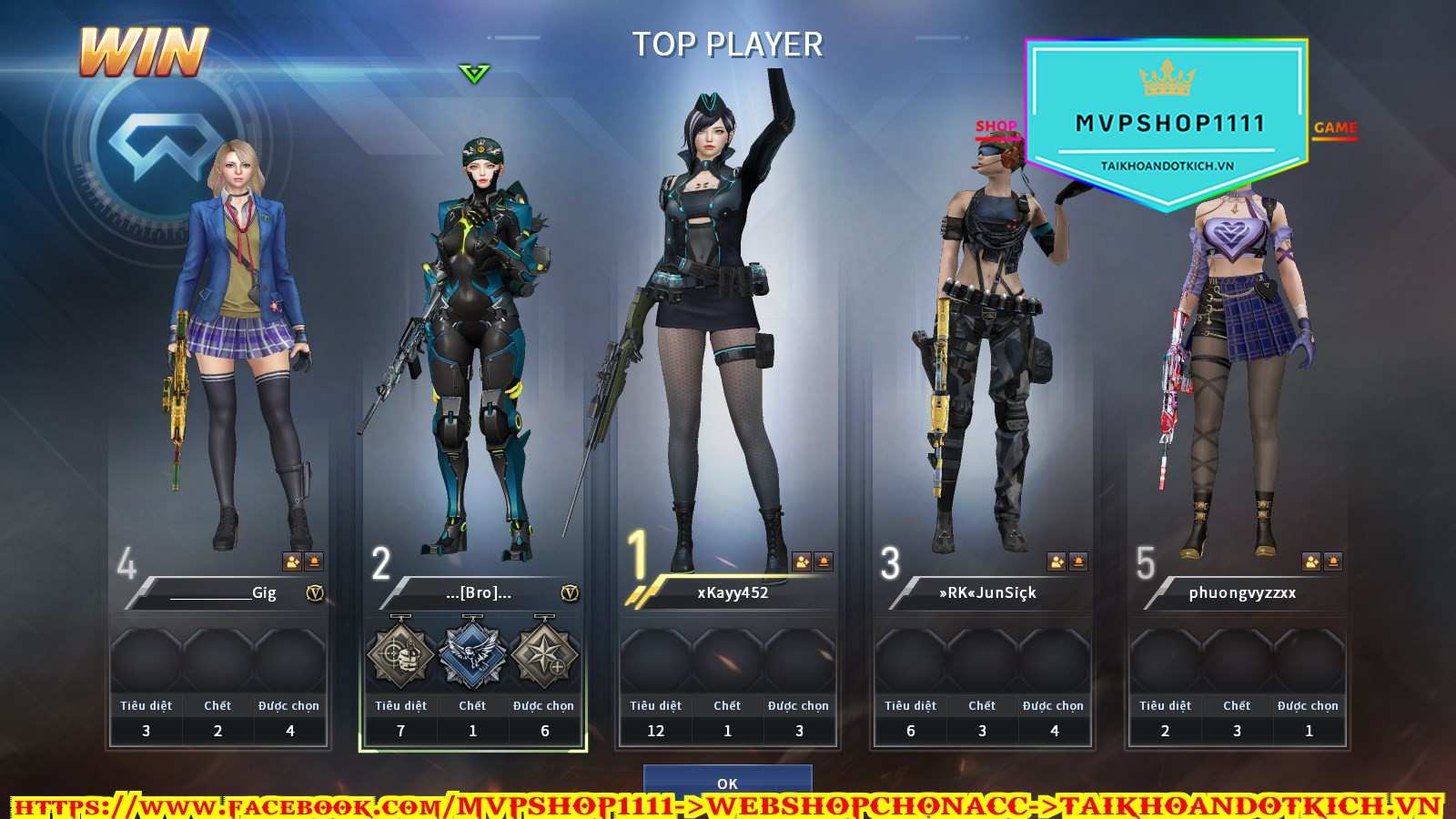
Task: Add »RK«JunSiçk as a friend
Action: (x=1057, y=561)
